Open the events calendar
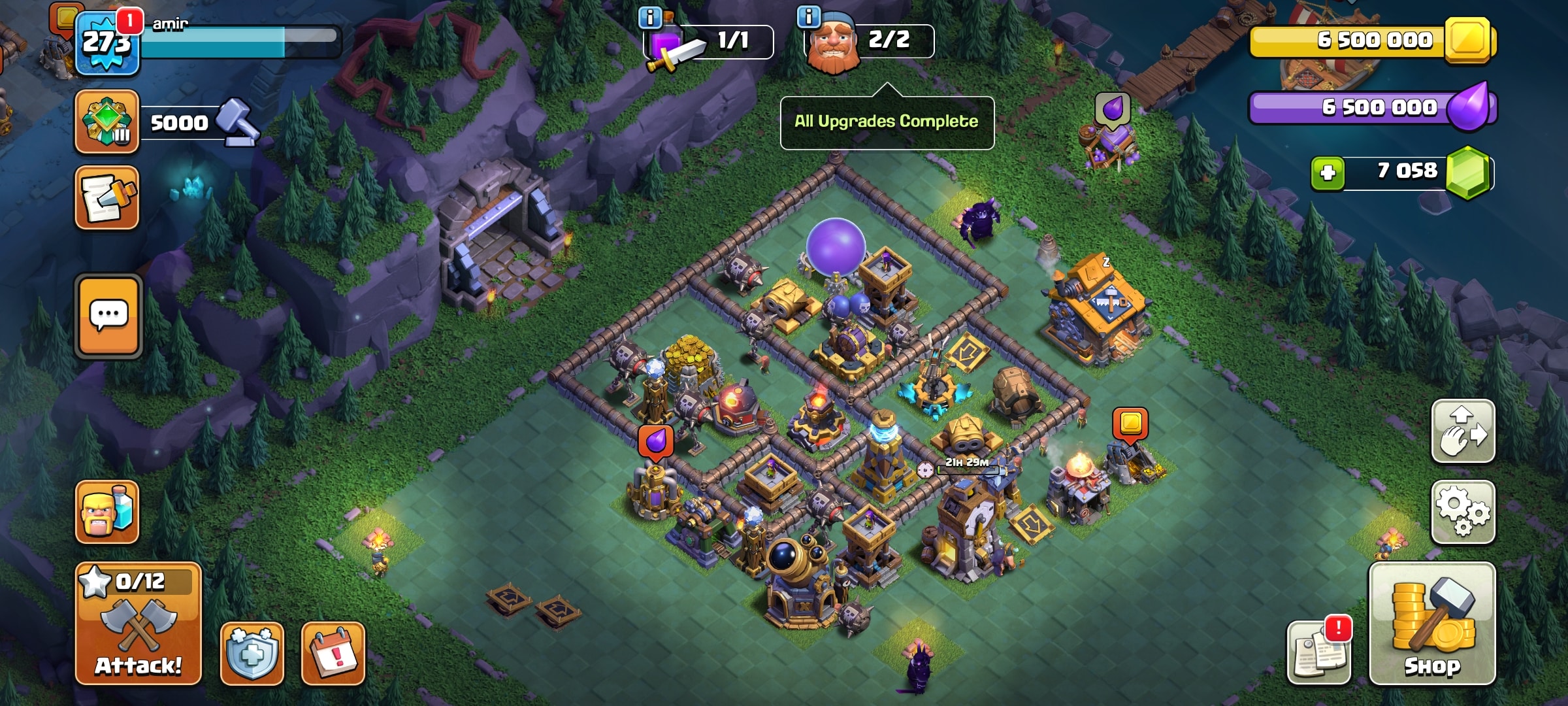Screen dimensions: 1568x706 (333, 653)
